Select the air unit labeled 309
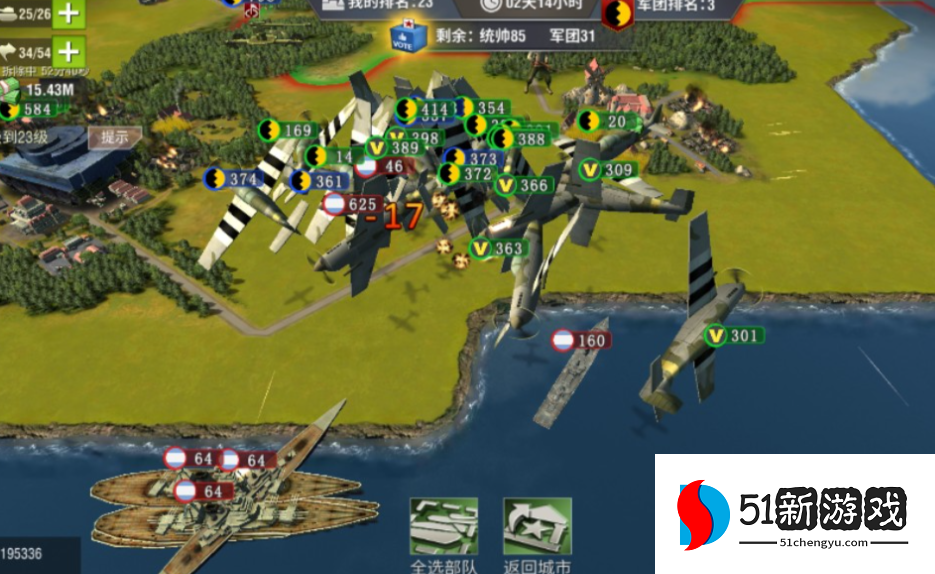The height and width of the screenshot is (574, 935). [x=608, y=171]
